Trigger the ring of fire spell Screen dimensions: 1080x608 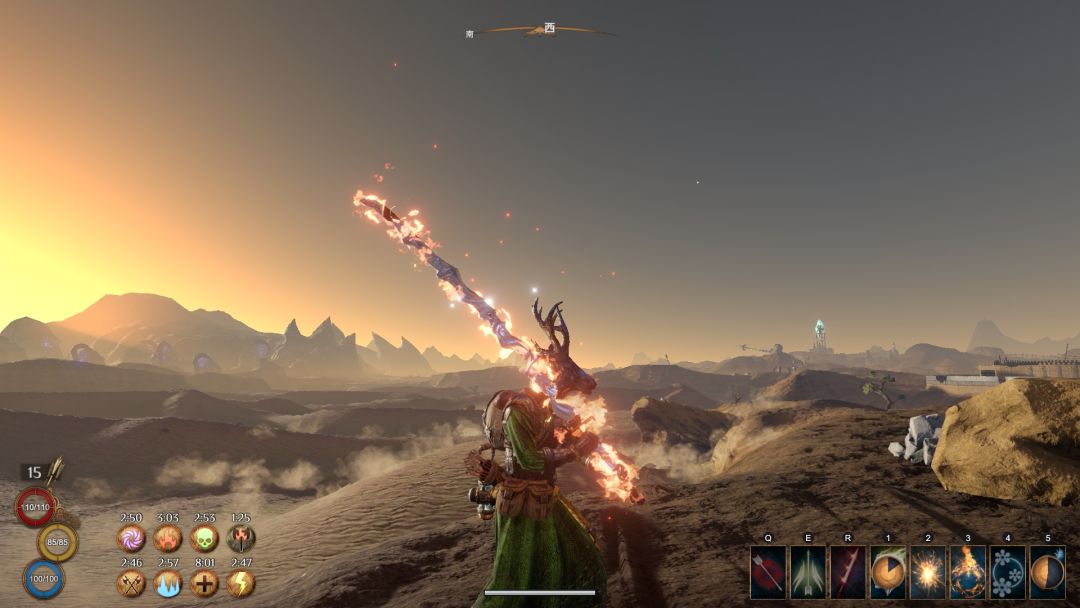tap(968, 572)
